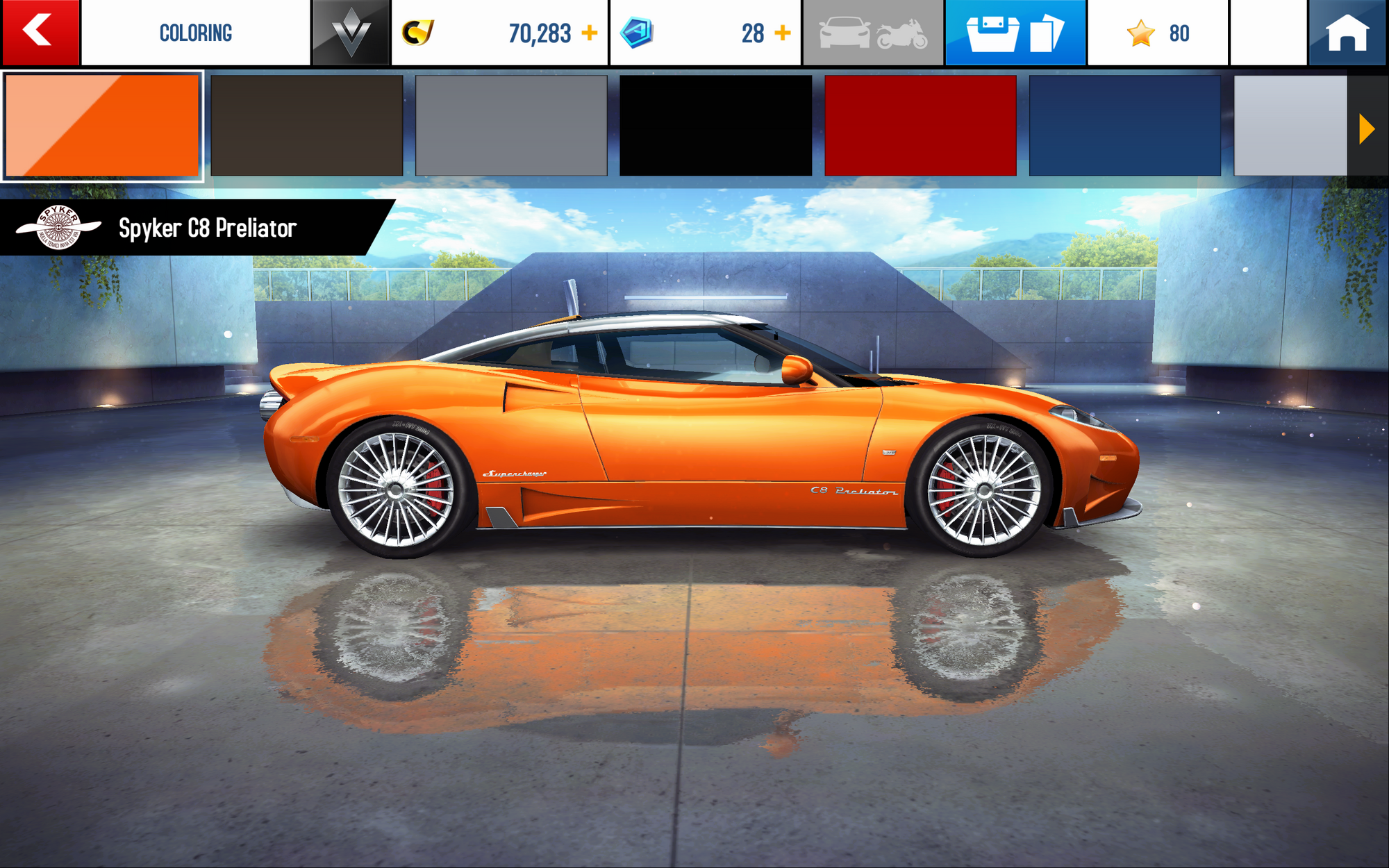The width and height of the screenshot is (1389, 868).
Task: Pick the light silver paint swatch
Action: click(1290, 126)
